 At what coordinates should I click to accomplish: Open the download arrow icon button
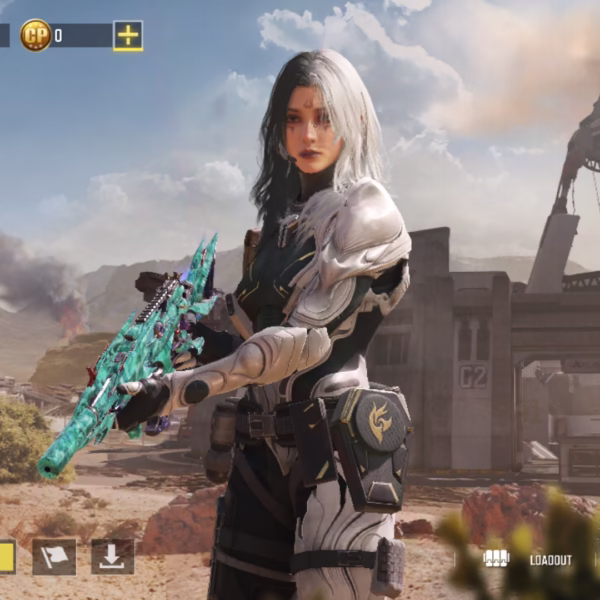[112, 557]
